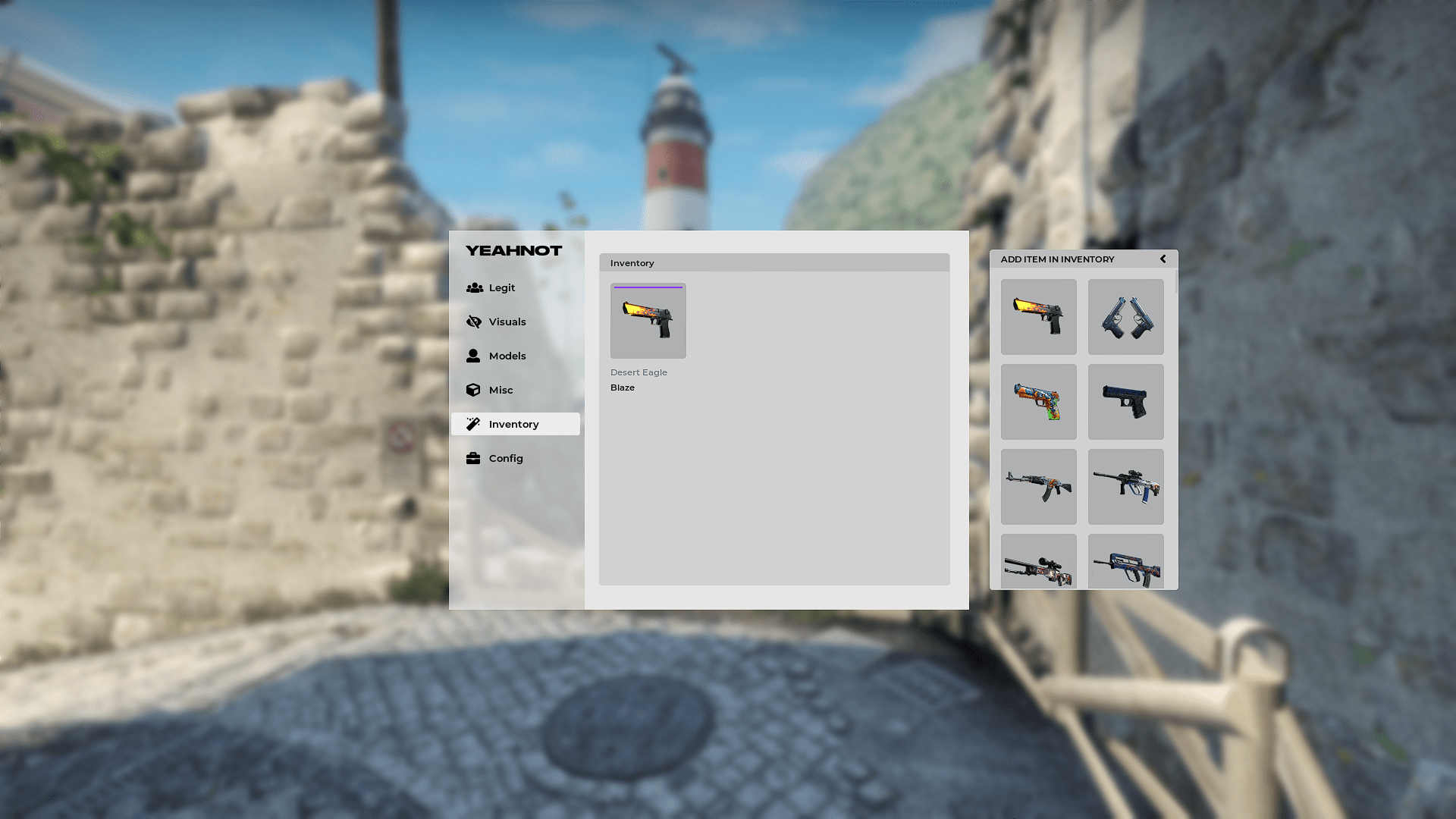Open Models via the person silhouette icon
Screen dimensions: 1456x819
point(474,356)
